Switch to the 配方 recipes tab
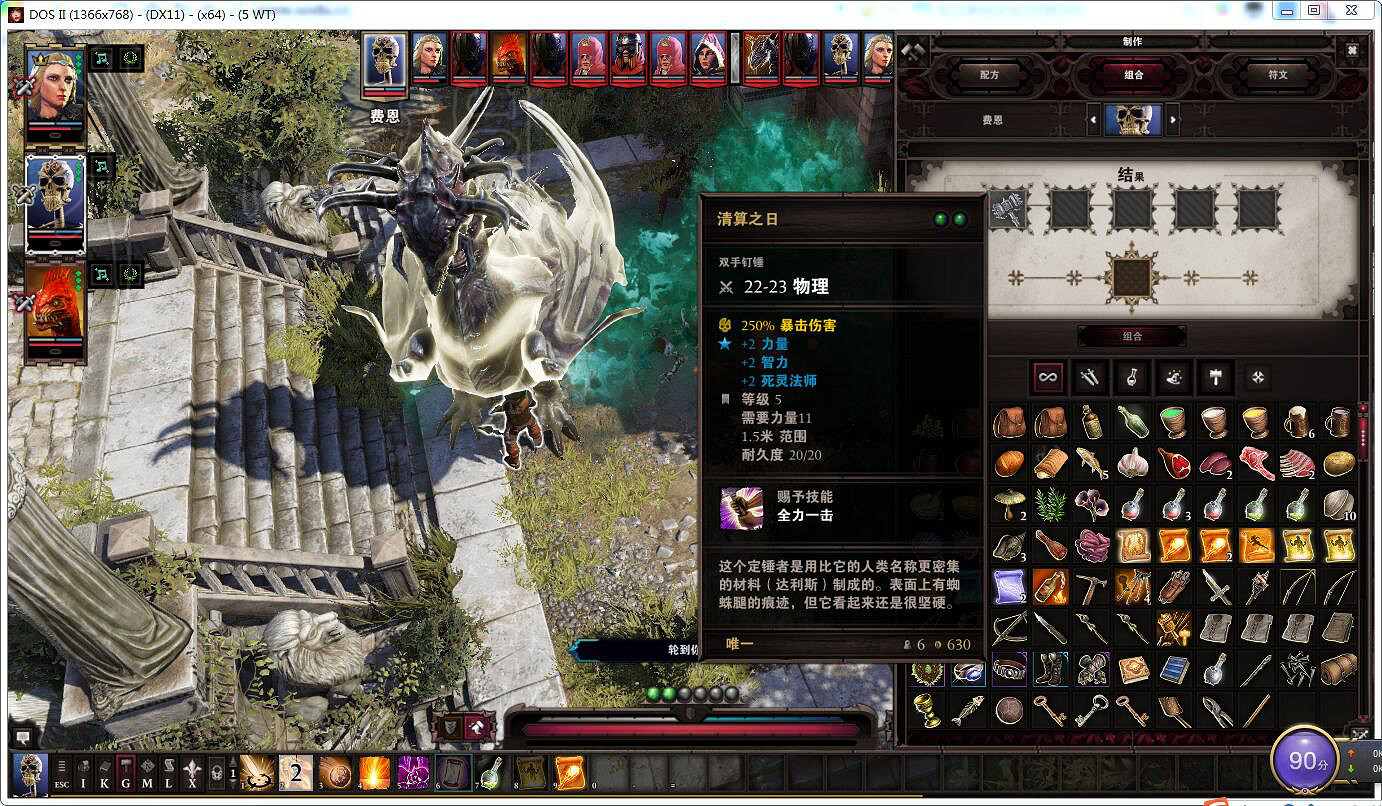Screen dimensions: 1382x806 988,75
